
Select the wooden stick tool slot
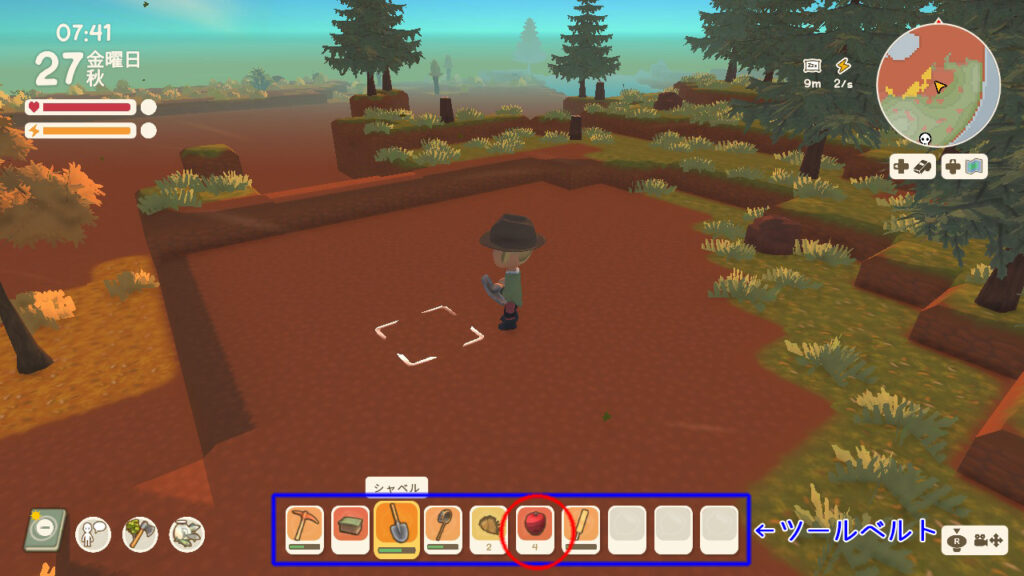coord(581,529)
